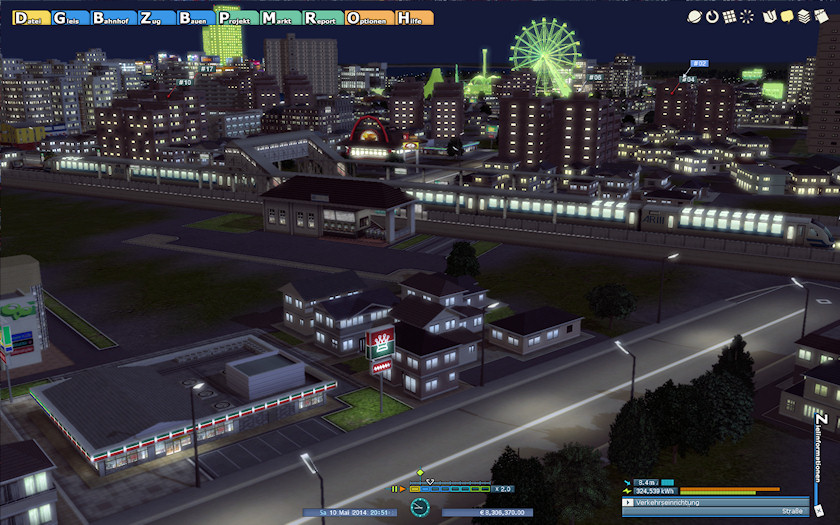Open the Optionen menu
Viewport: 840px width, 525px height.
(368, 18)
